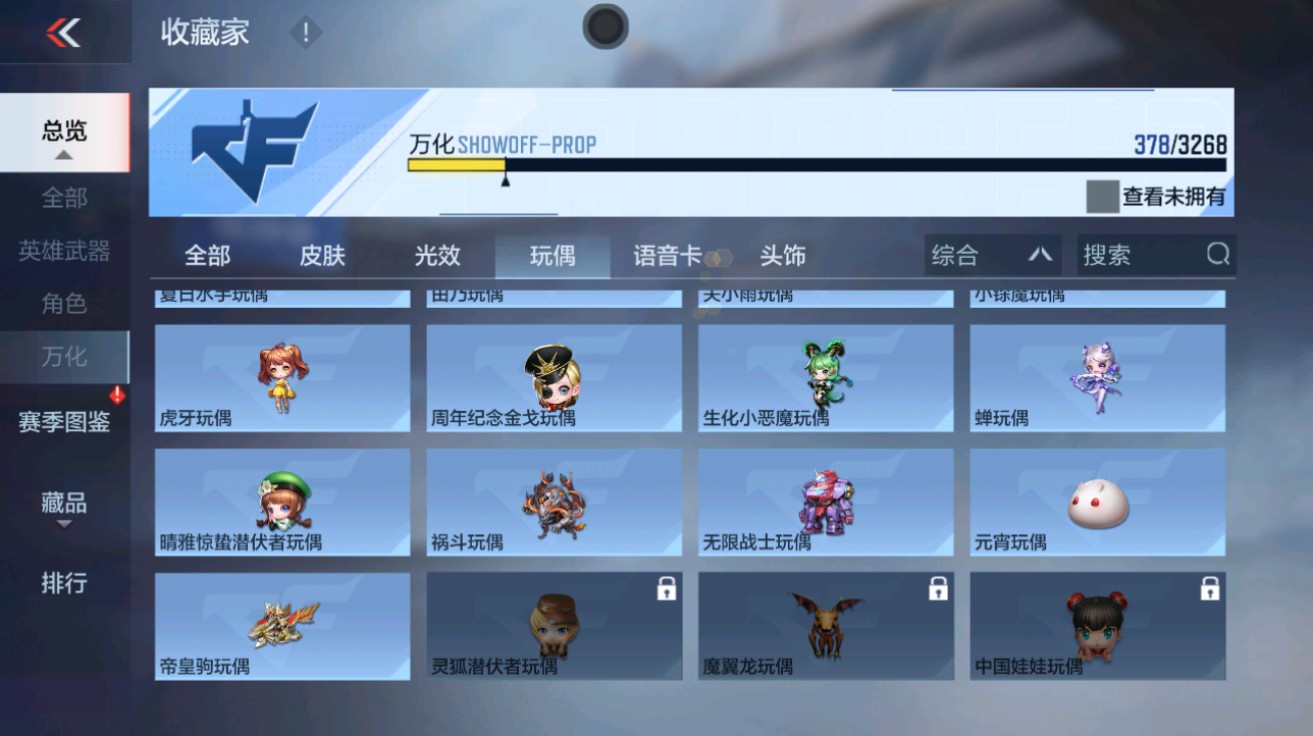Viewport: 1313px width, 736px height.
Task: Click the magnifier icon in the search box
Action: coord(1219,255)
